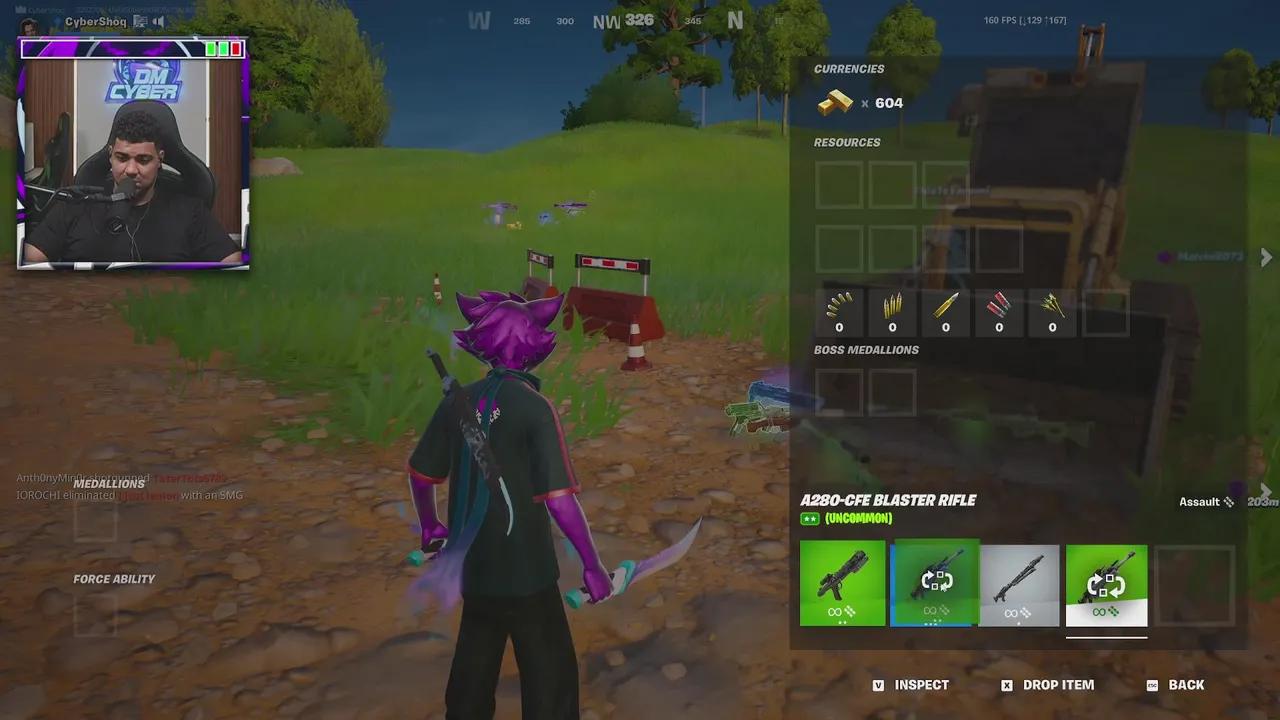Click the first Boss Medallions slot

pos(838,392)
